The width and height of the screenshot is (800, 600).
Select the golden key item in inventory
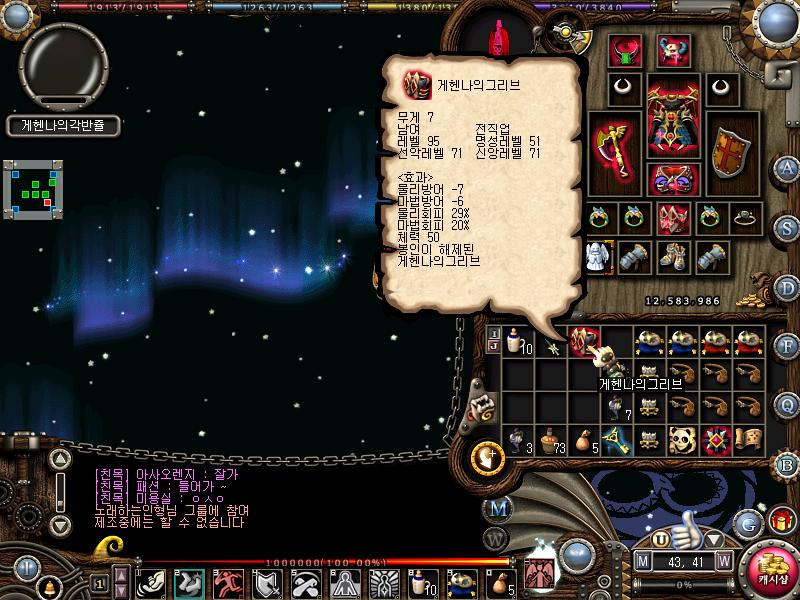617,439
